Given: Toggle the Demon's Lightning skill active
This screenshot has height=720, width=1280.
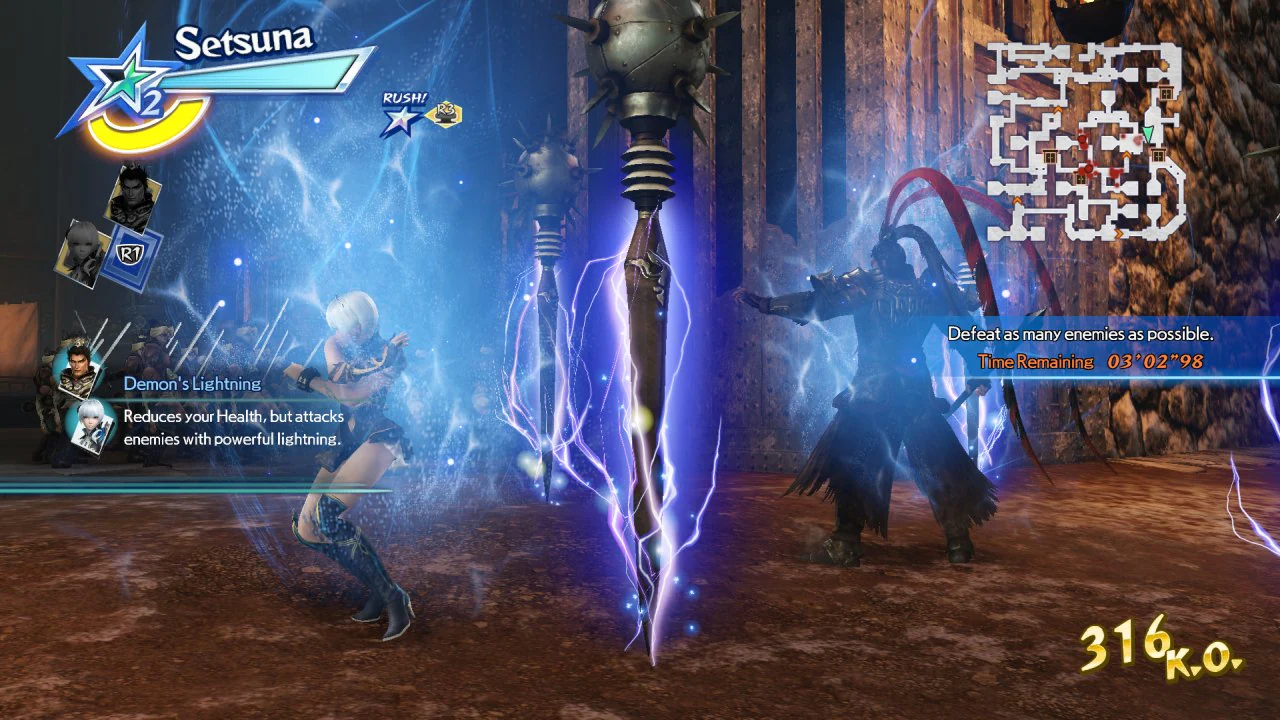Looking at the screenshot, I should click(x=192, y=383).
